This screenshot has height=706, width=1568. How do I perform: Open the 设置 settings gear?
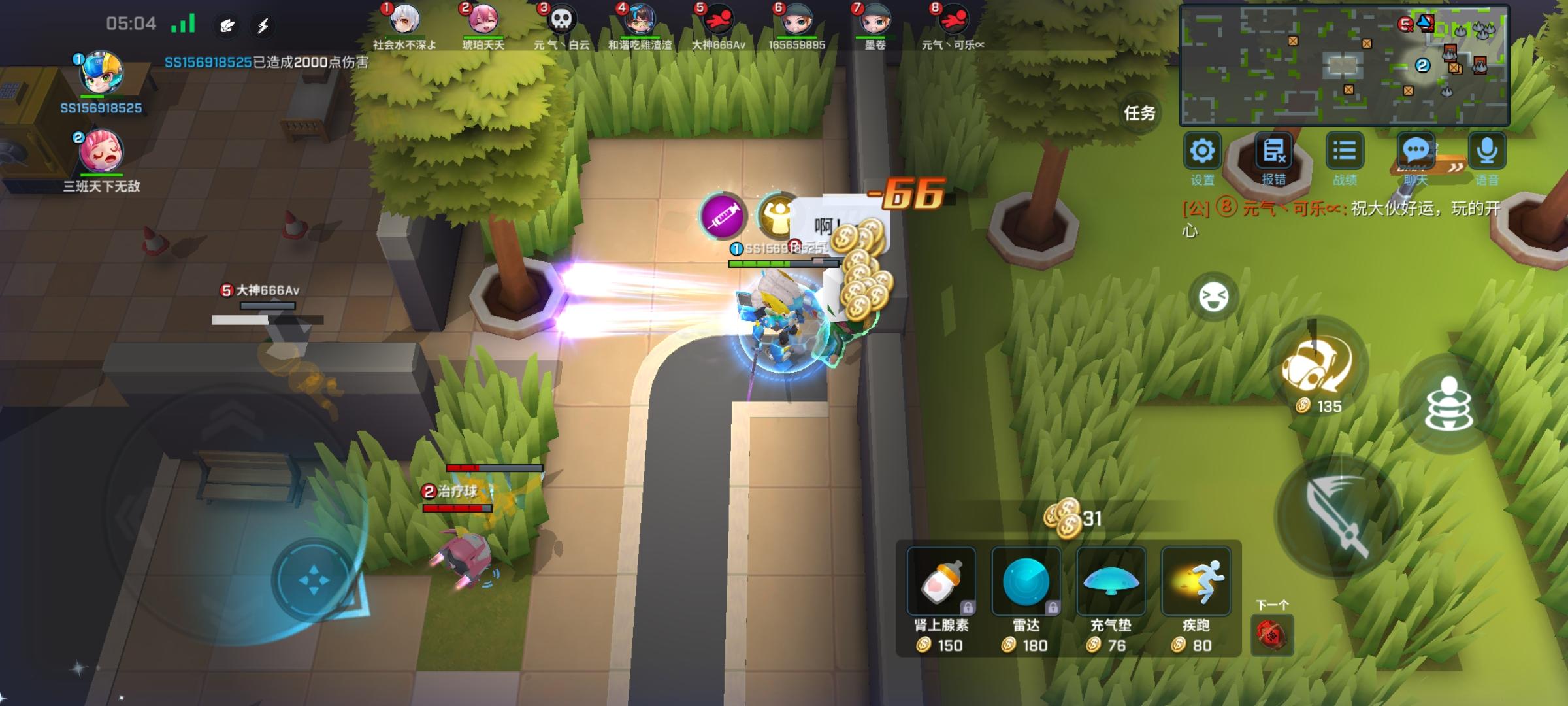tap(1201, 150)
